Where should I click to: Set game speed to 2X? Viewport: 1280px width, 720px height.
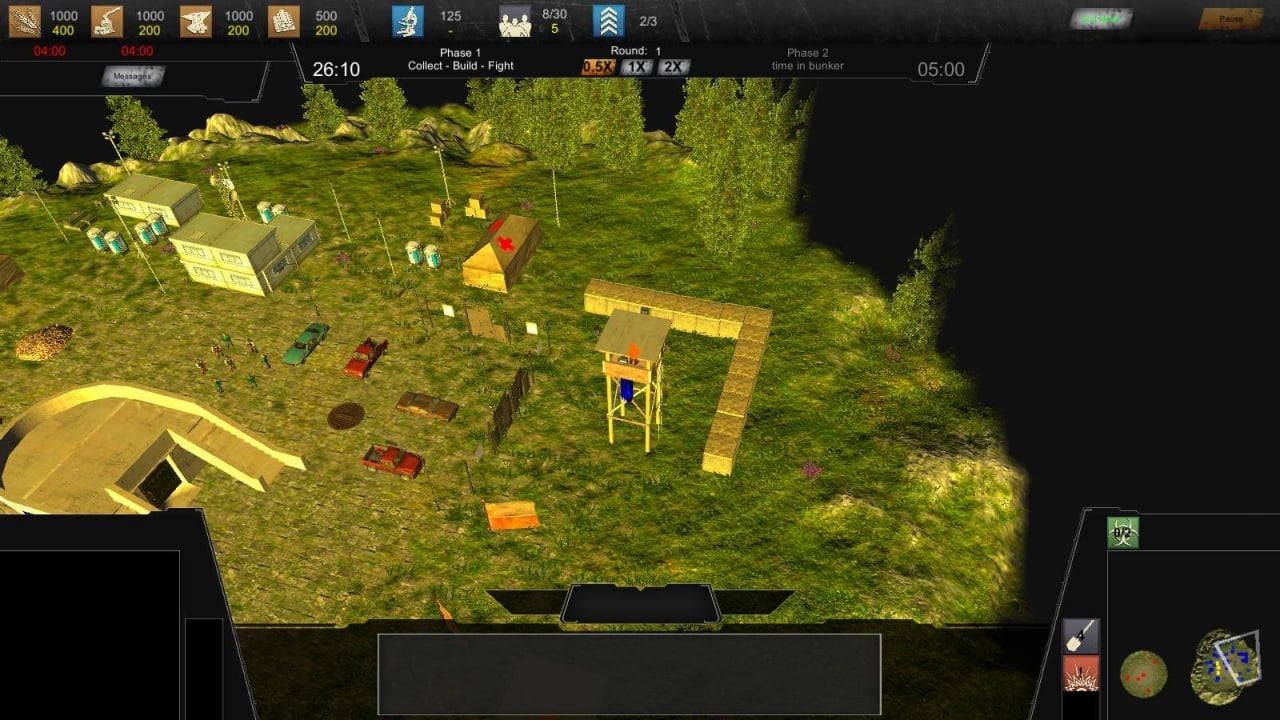673,67
